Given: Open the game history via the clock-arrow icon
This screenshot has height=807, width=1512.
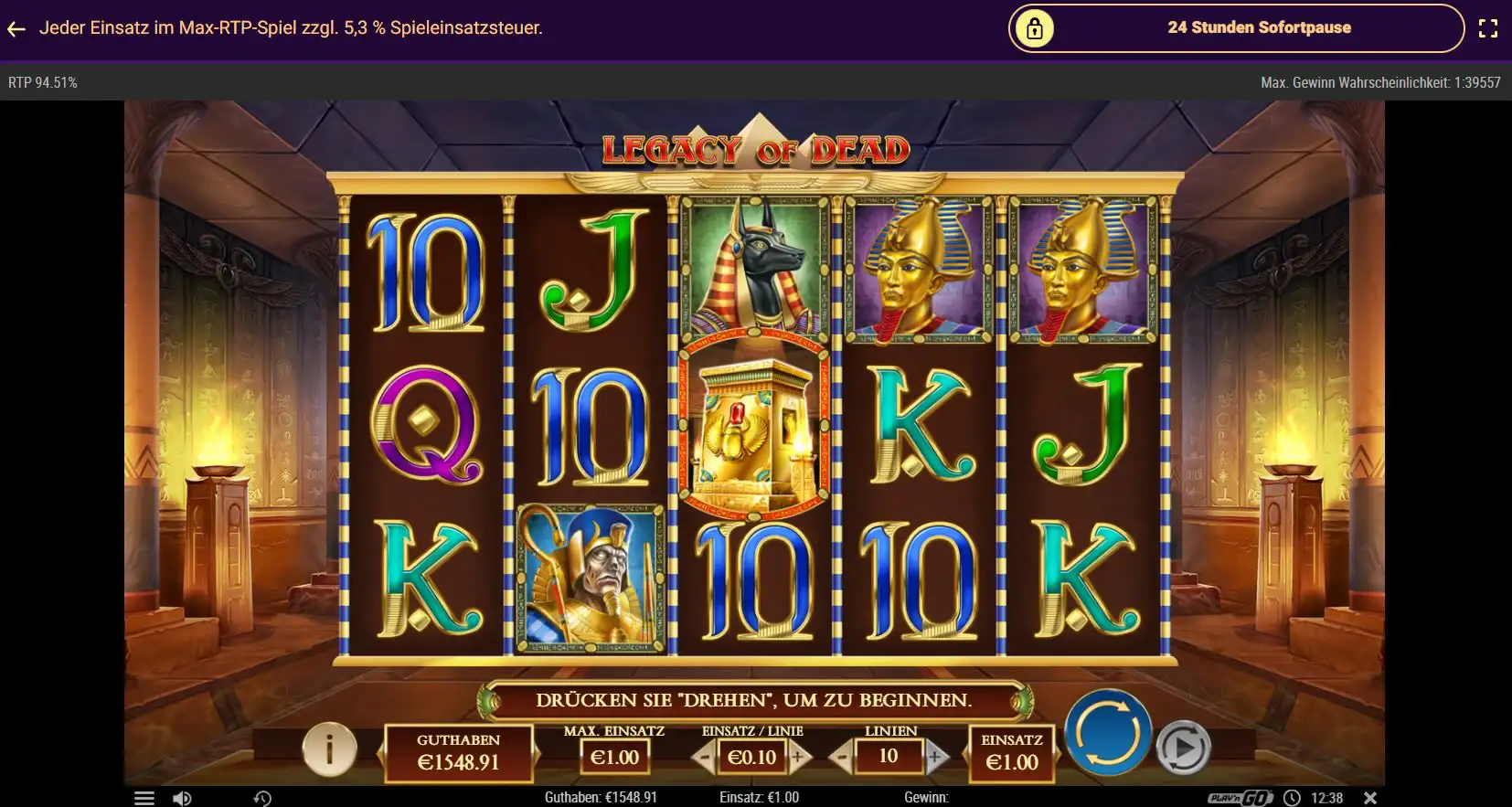Looking at the screenshot, I should 263,797.
